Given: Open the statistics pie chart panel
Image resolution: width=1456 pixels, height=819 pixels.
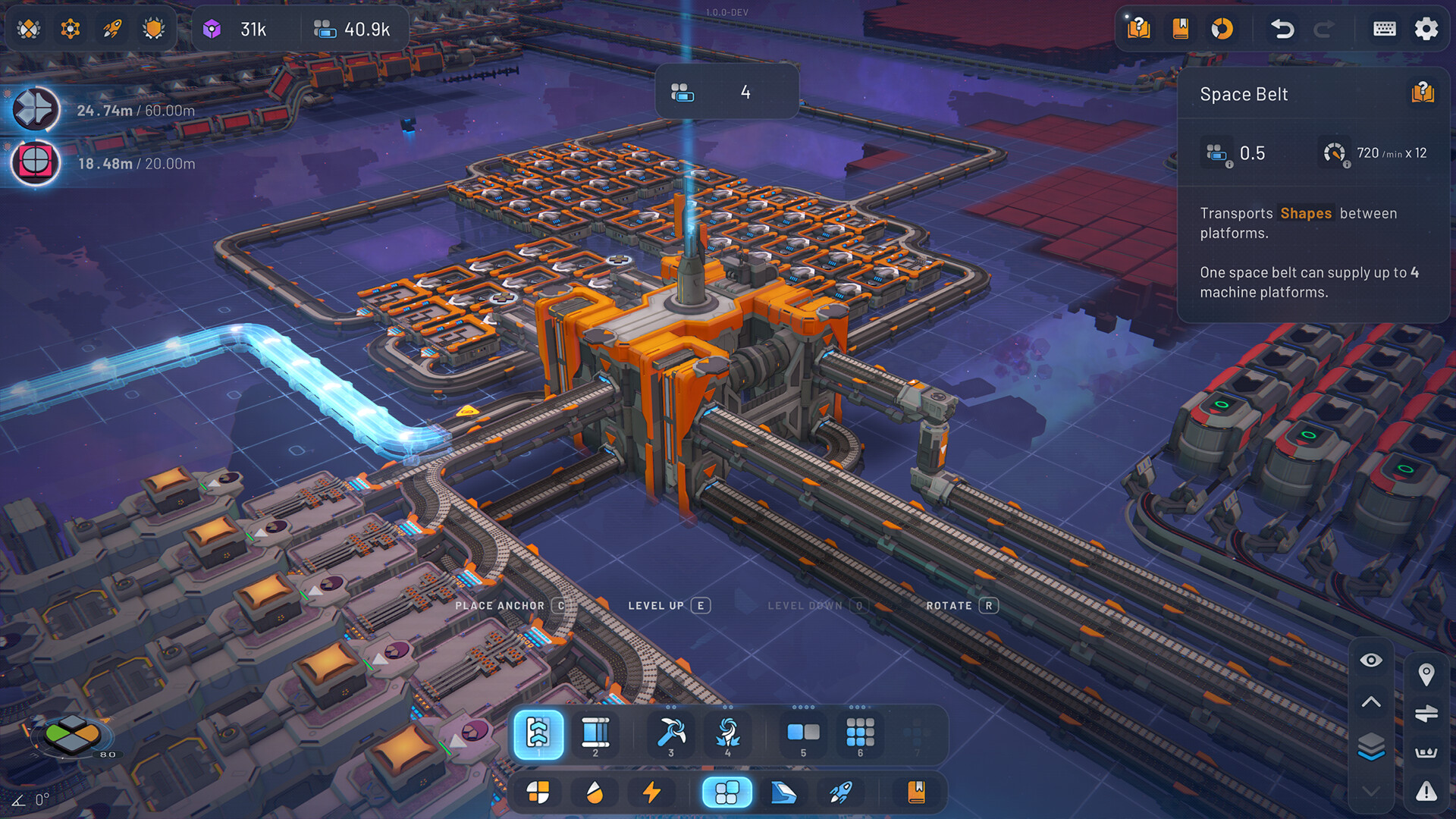Looking at the screenshot, I should [1224, 29].
